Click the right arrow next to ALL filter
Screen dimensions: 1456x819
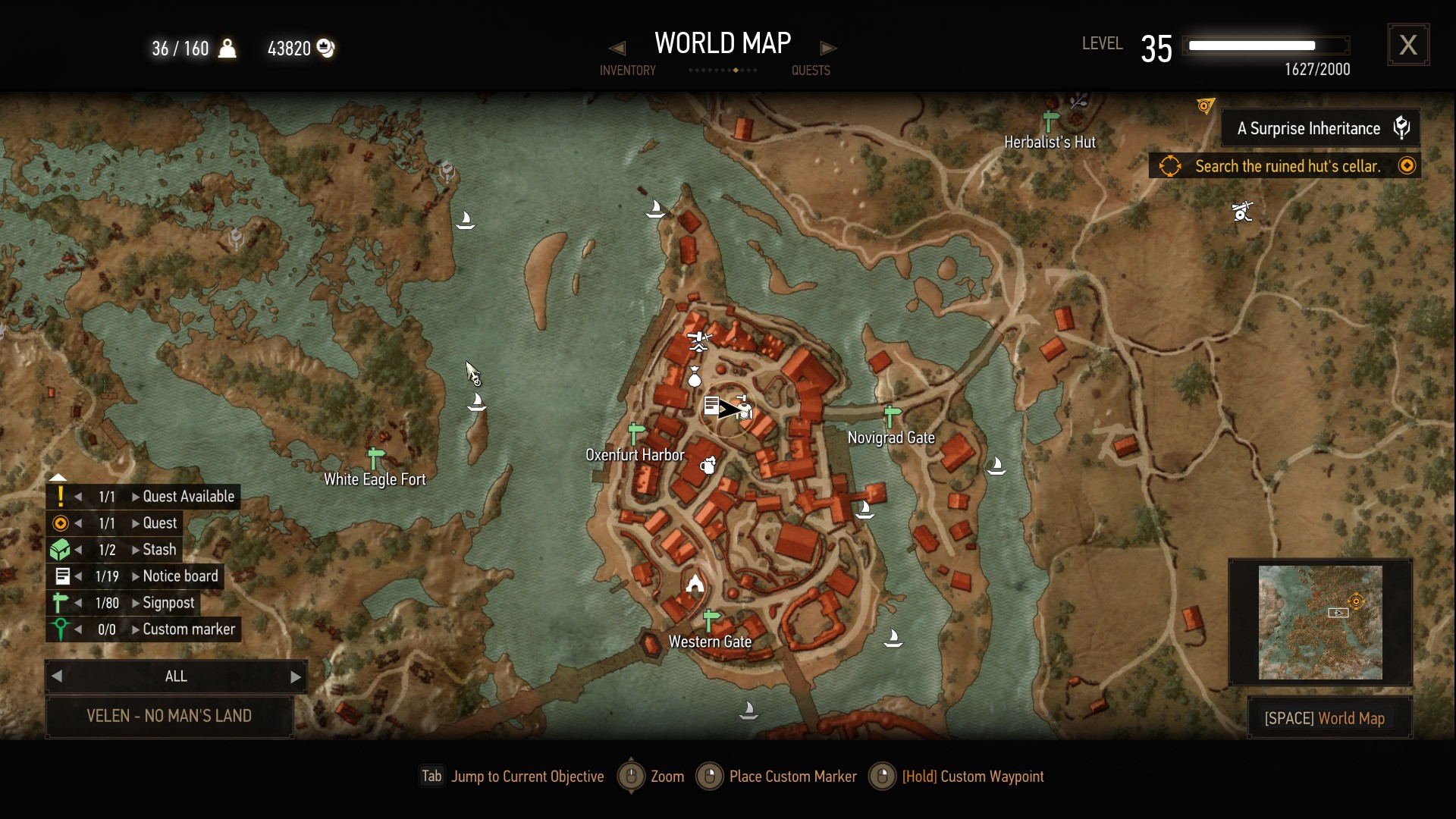click(296, 676)
